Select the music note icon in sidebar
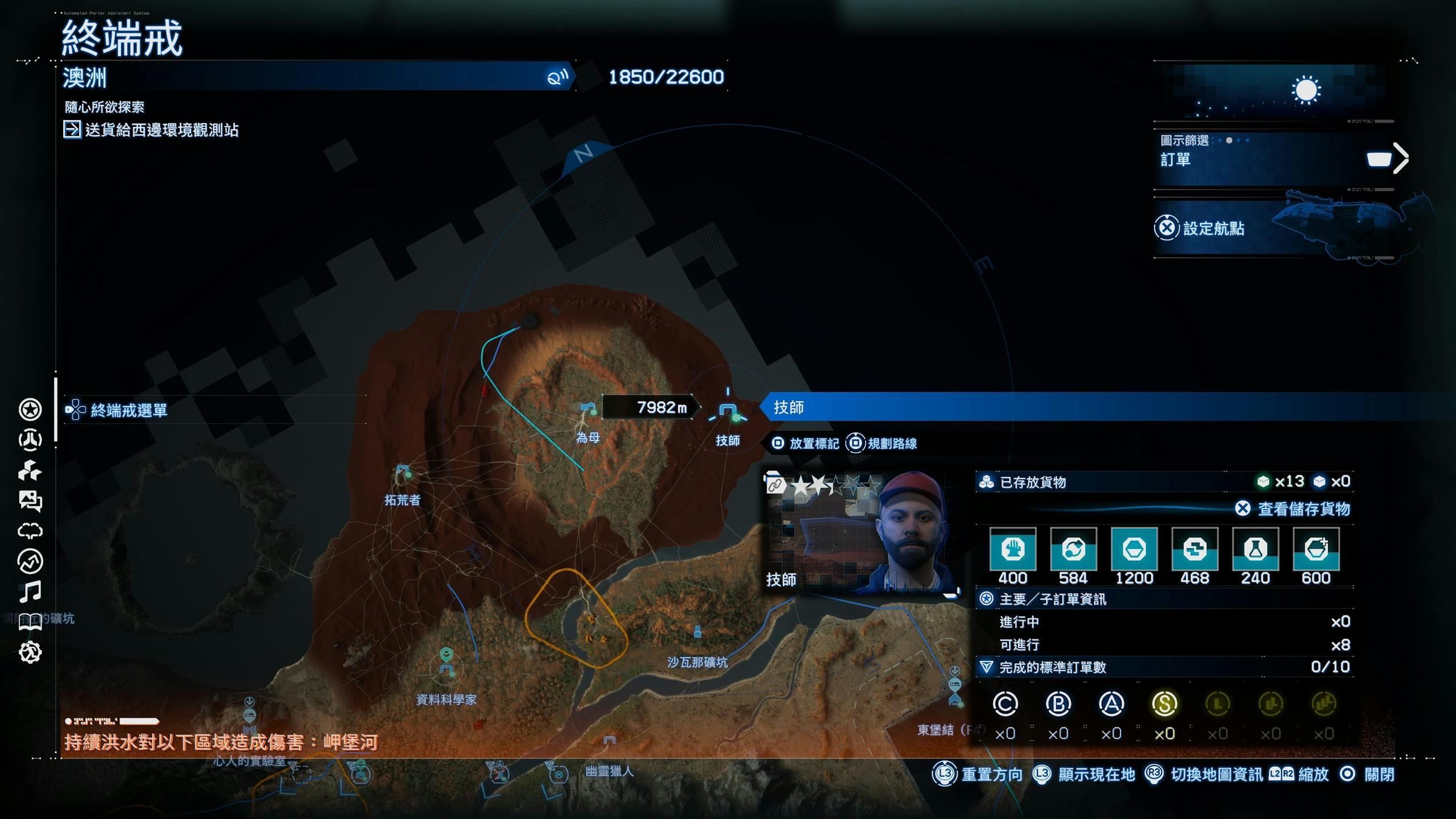This screenshot has width=1456, height=819. pyautogui.click(x=30, y=591)
